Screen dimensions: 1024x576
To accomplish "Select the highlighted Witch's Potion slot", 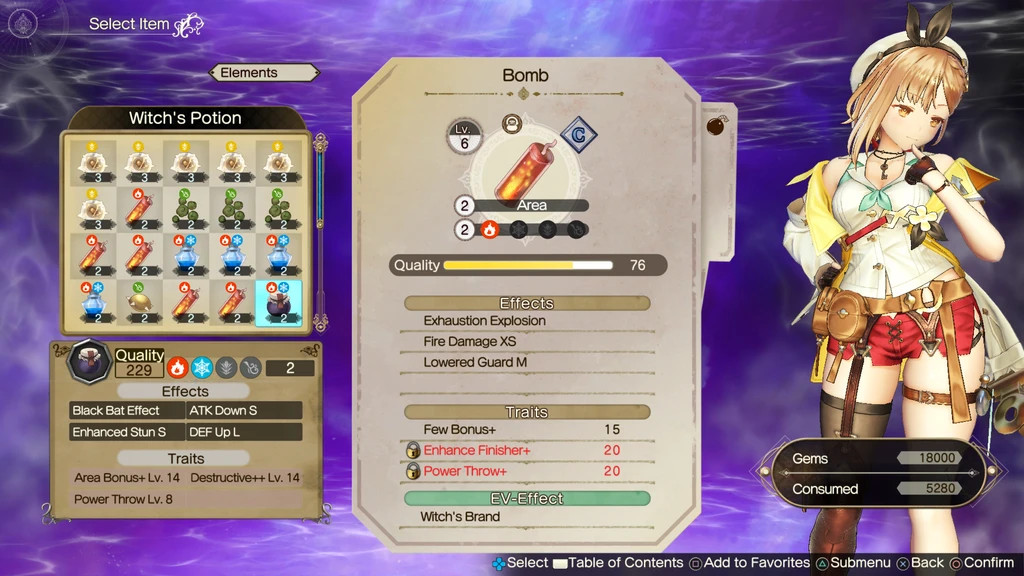I will coord(279,301).
